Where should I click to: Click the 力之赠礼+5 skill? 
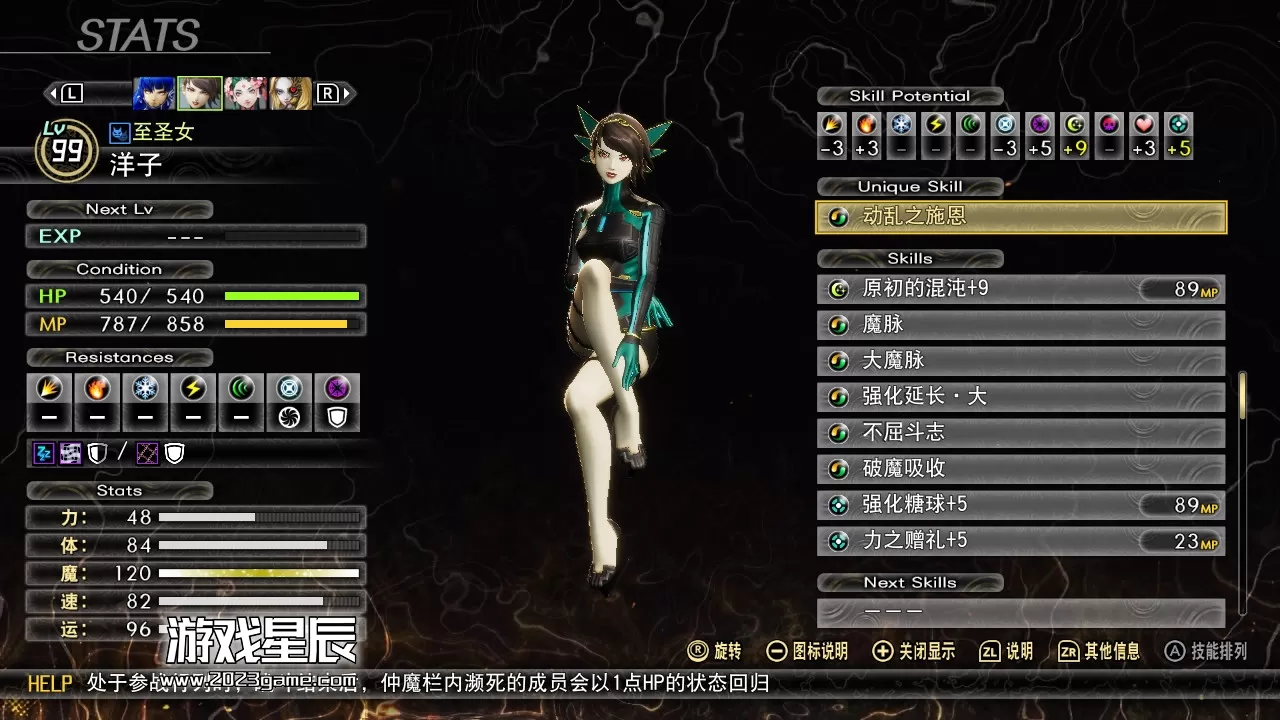(x=1021, y=541)
